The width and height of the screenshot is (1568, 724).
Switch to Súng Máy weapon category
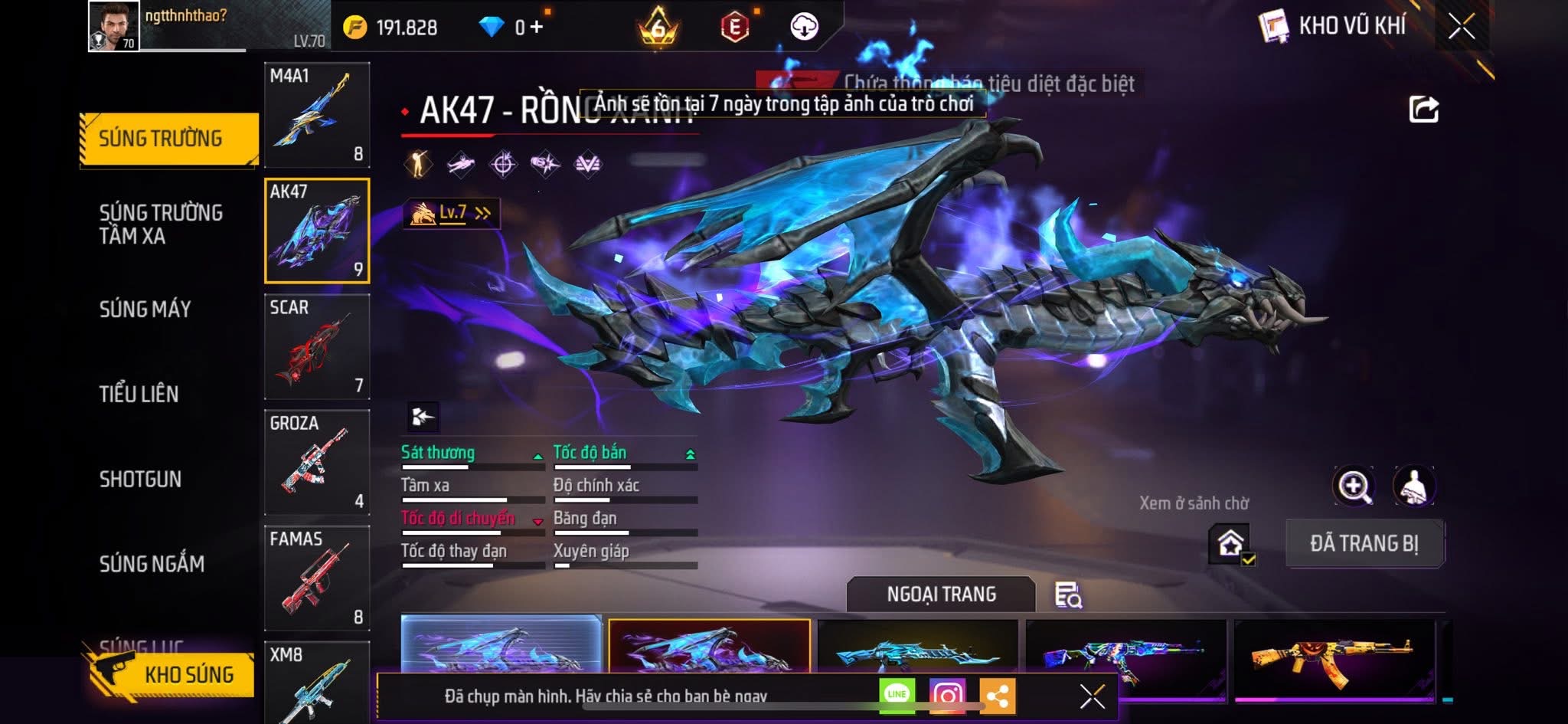click(145, 309)
